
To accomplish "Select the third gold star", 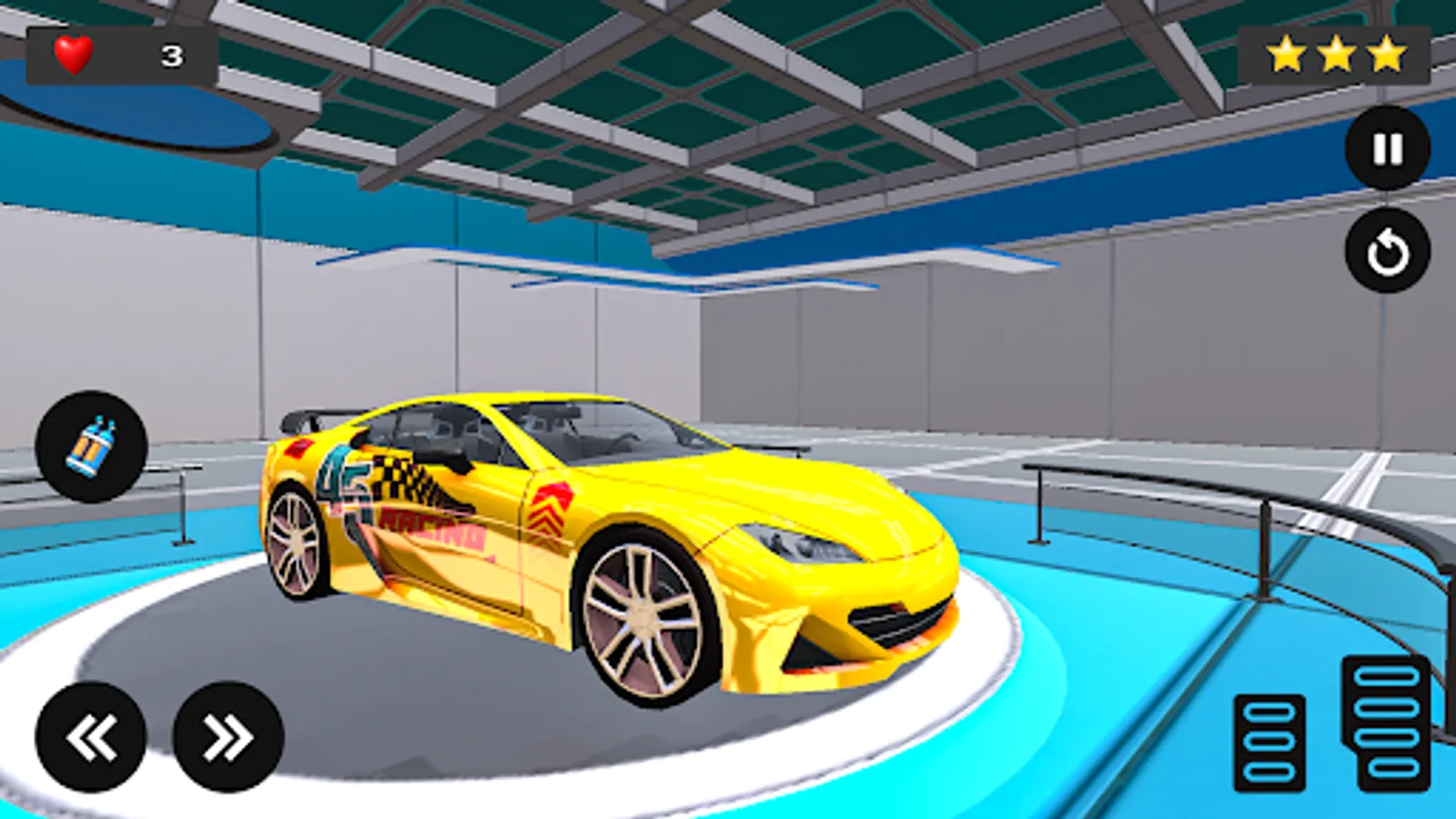I will [1386, 52].
